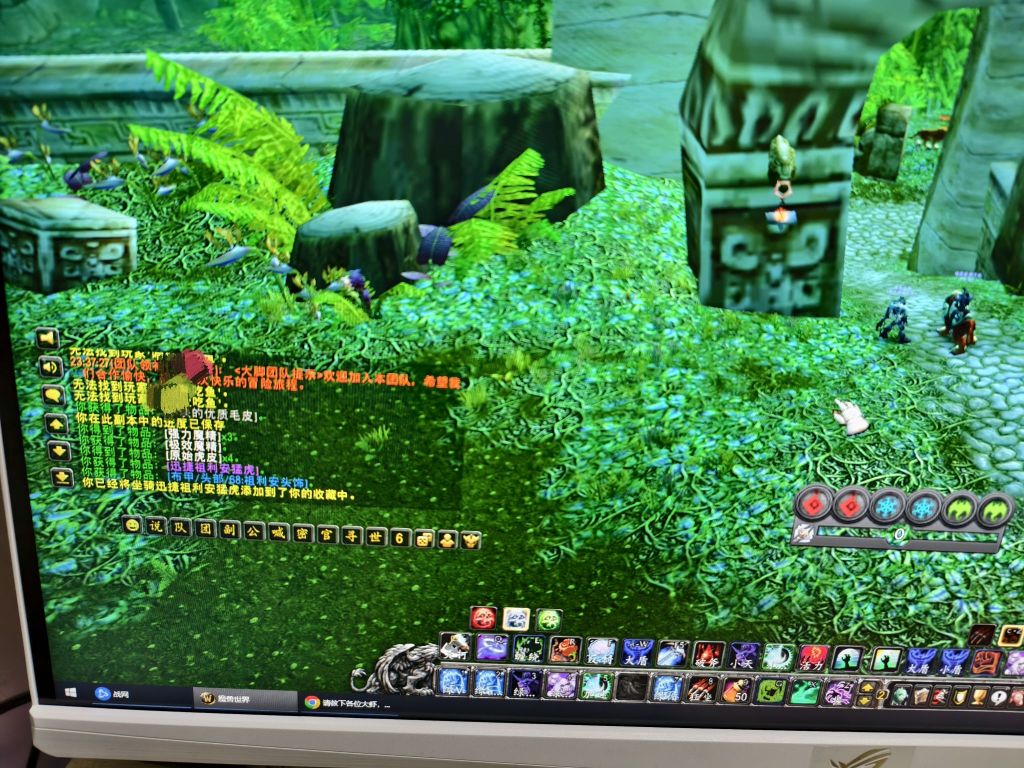Screen dimensions: 1024x768
Task: Toggle the chat voice speaker icon with sound waves
Action: tap(50, 366)
